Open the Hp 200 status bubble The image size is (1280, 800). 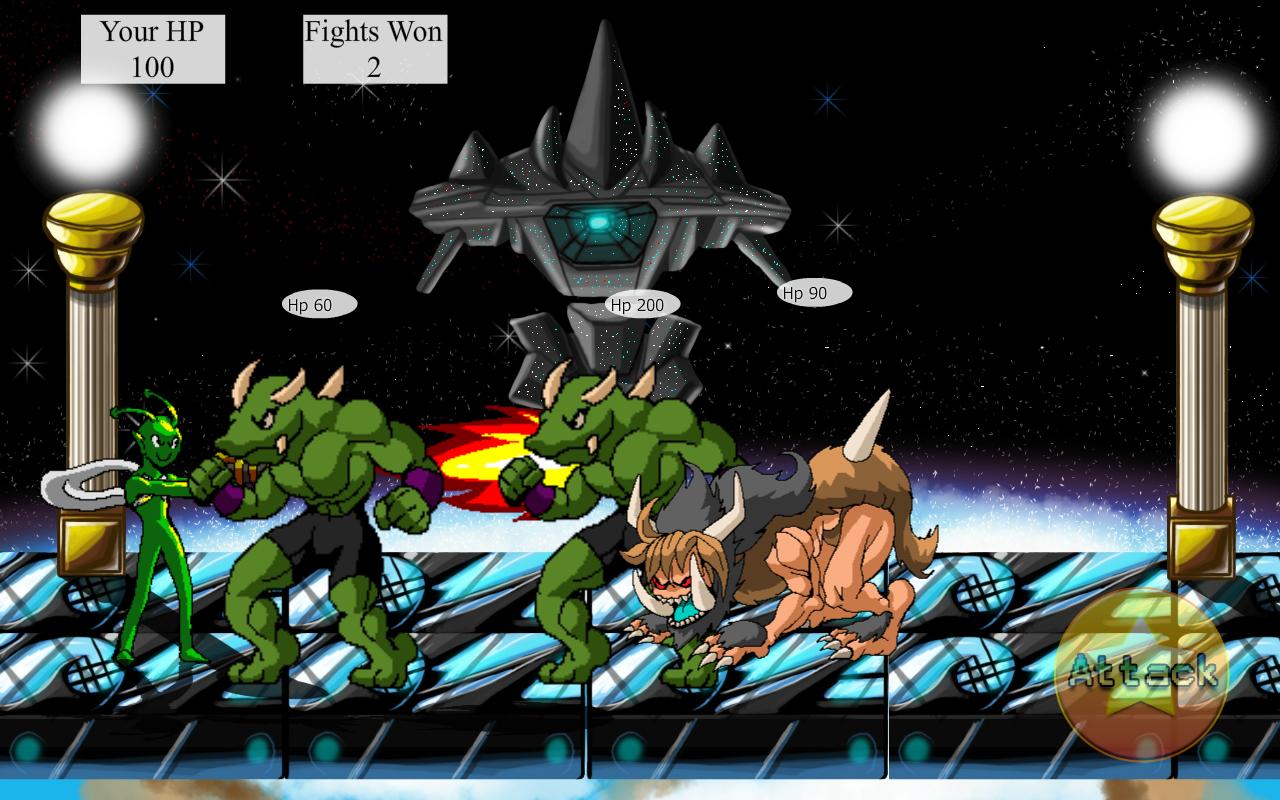coord(640,302)
